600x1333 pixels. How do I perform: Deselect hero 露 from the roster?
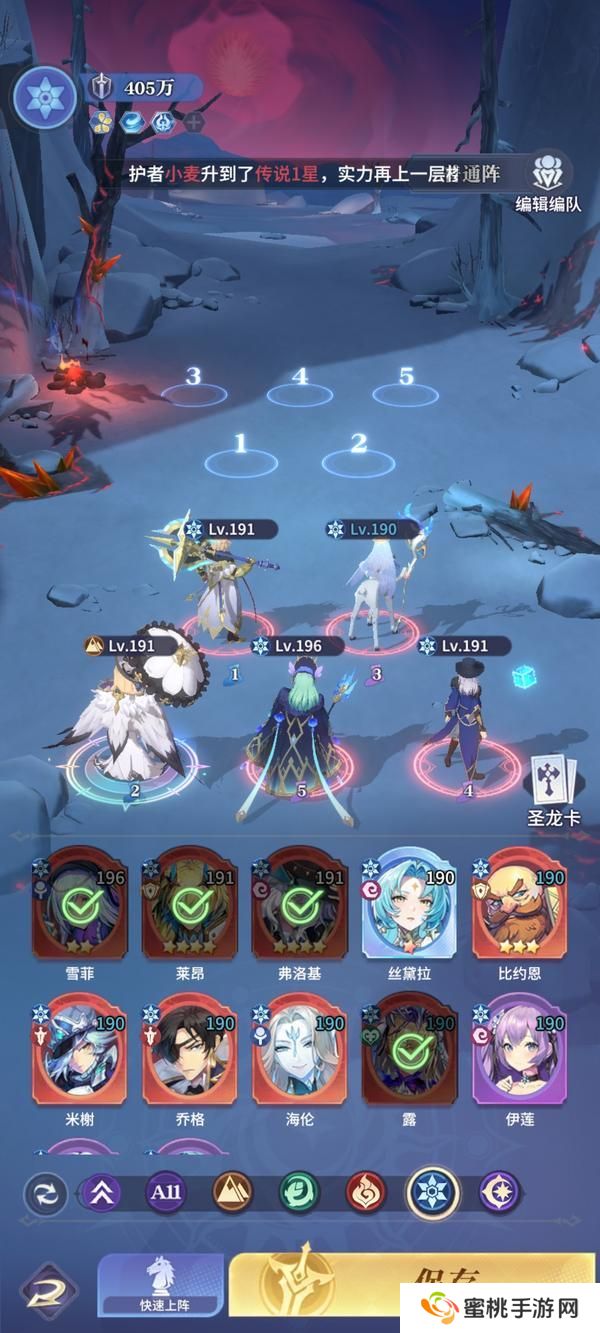click(x=408, y=1052)
